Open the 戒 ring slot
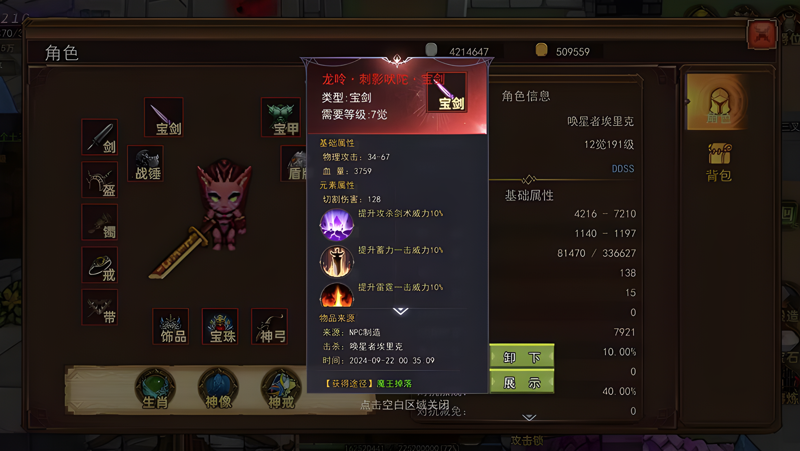This screenshot has width=800, height=451. (100, 265)
